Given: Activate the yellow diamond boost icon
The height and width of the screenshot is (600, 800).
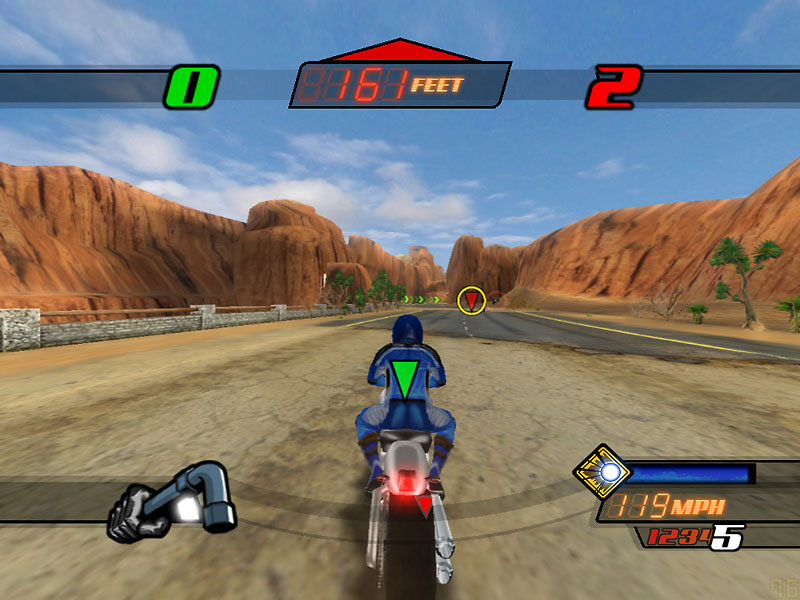Looking at the screenshot, I should point(602,472).
